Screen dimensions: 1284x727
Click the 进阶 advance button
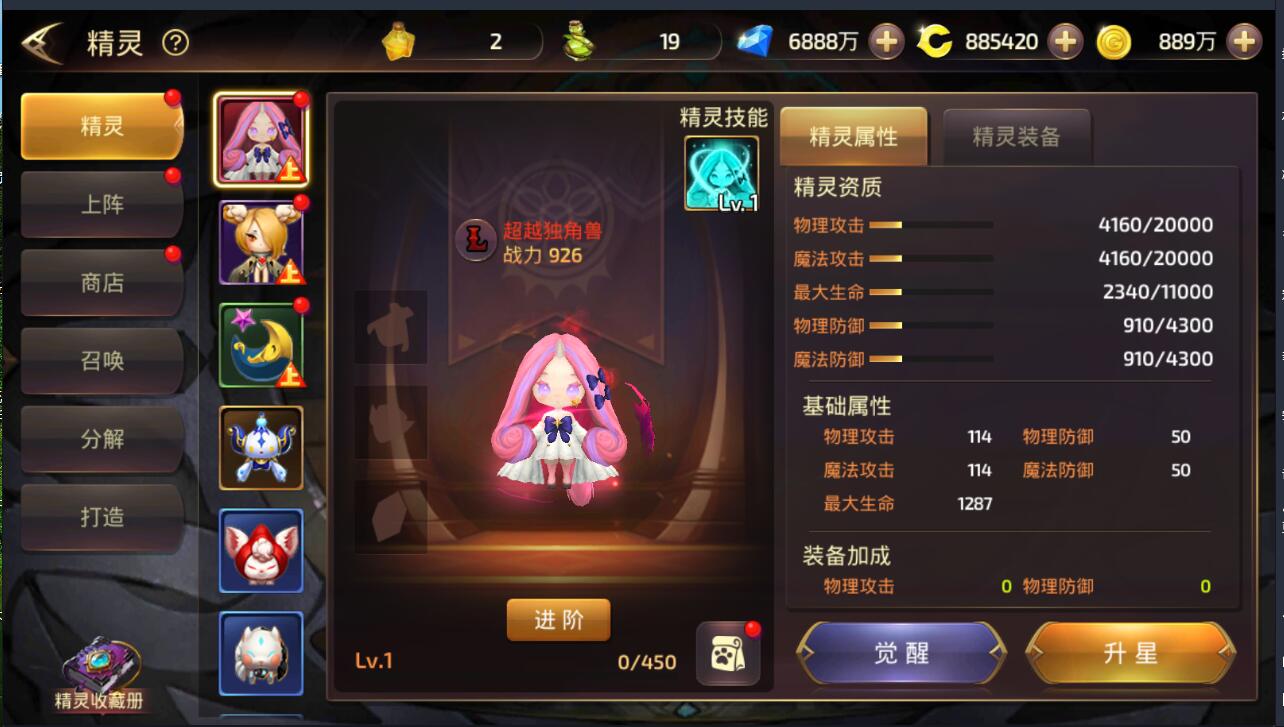(558, 620)
